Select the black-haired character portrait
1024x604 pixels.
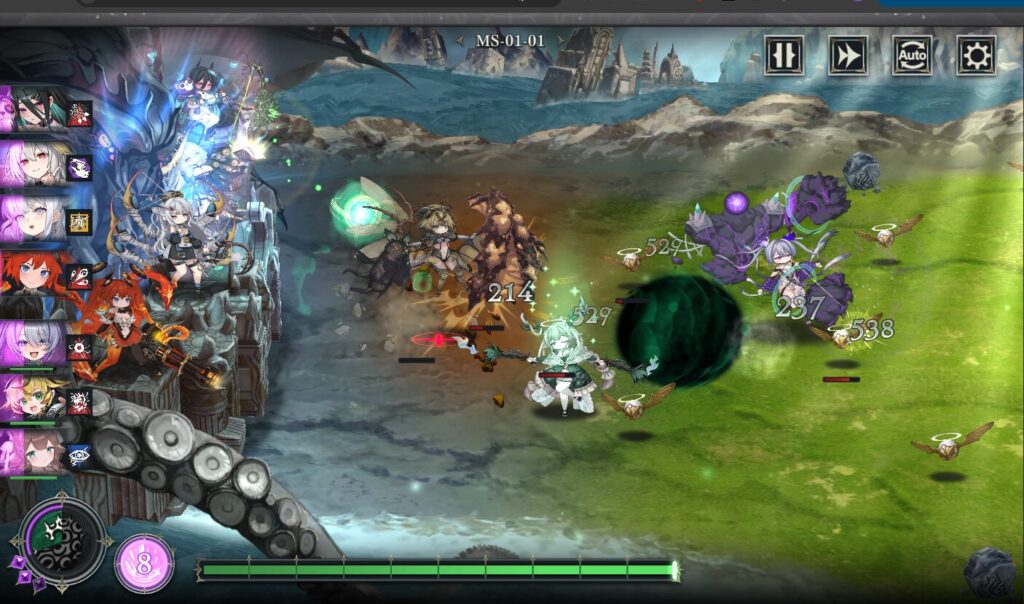point(38,109)
